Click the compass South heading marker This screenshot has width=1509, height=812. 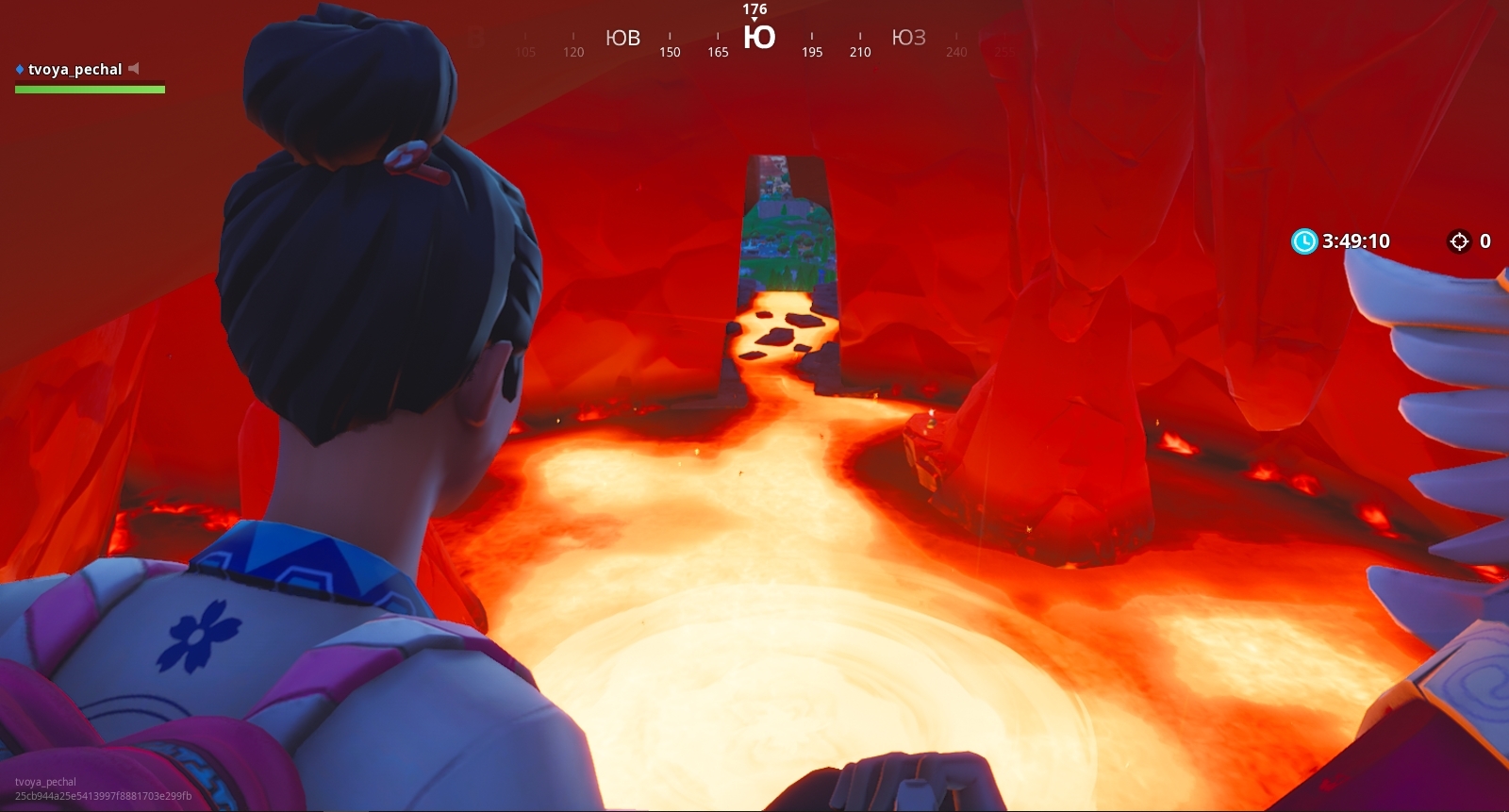(758, 38)
